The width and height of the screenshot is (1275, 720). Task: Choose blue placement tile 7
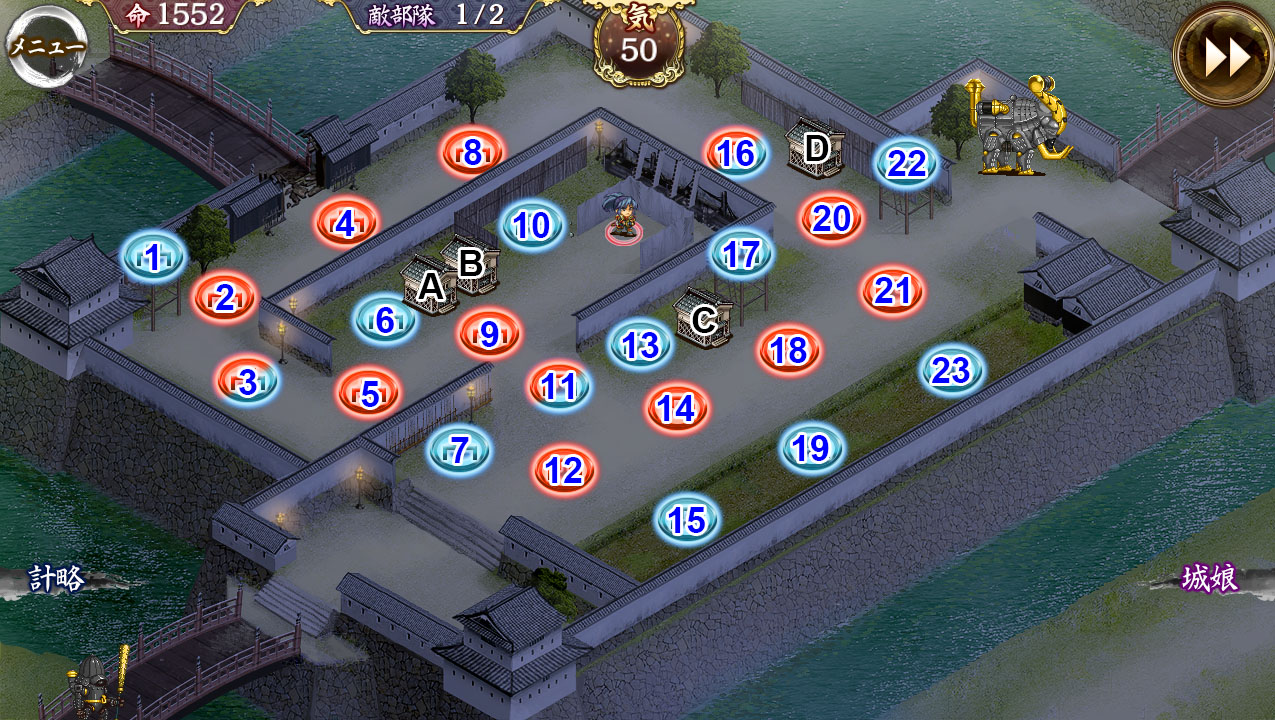[x=460, y=451]
